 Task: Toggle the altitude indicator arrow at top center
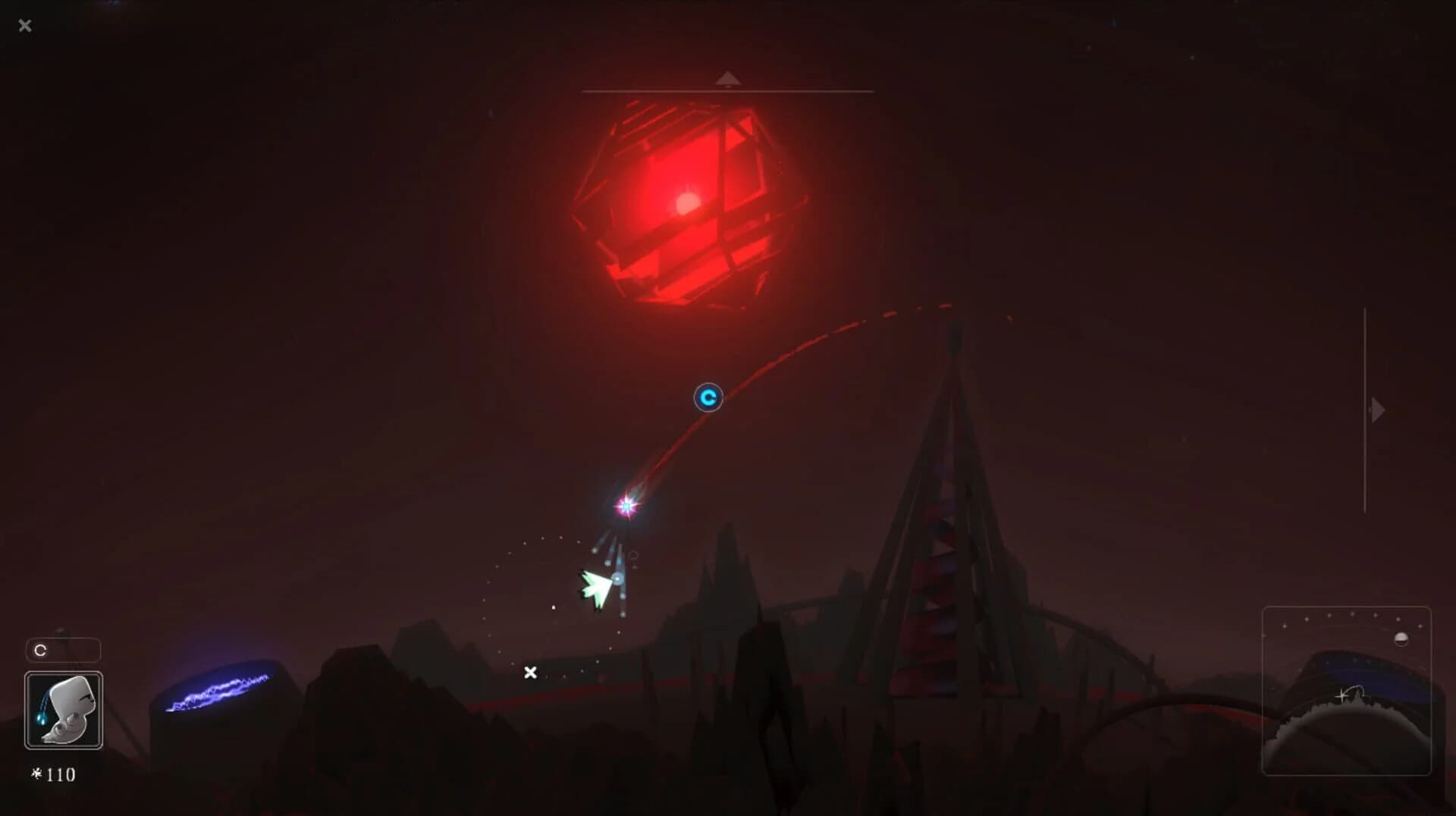click(x=727, y=78)
